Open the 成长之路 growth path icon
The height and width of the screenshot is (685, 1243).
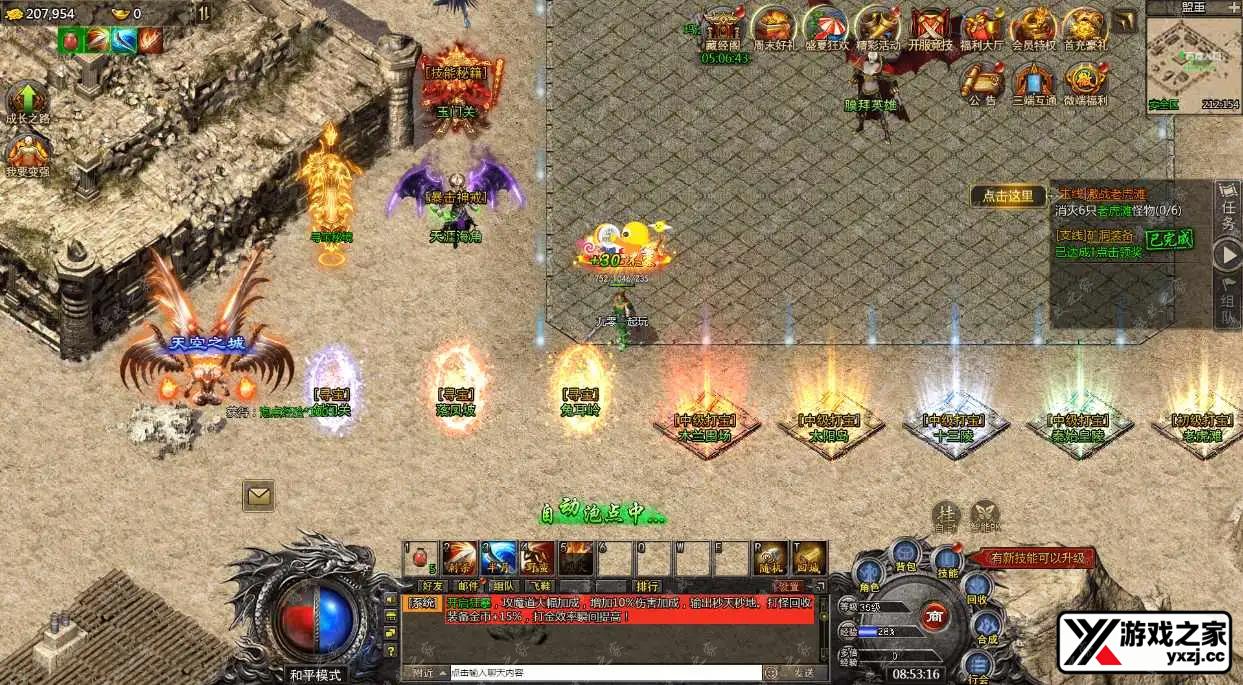click(27, 102)
